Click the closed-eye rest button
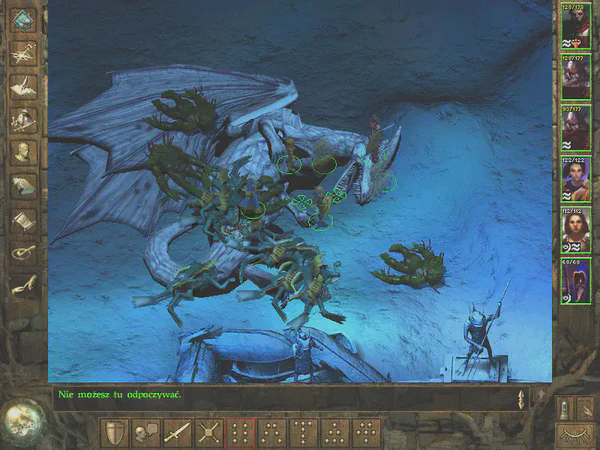 (x=573, y=433)
